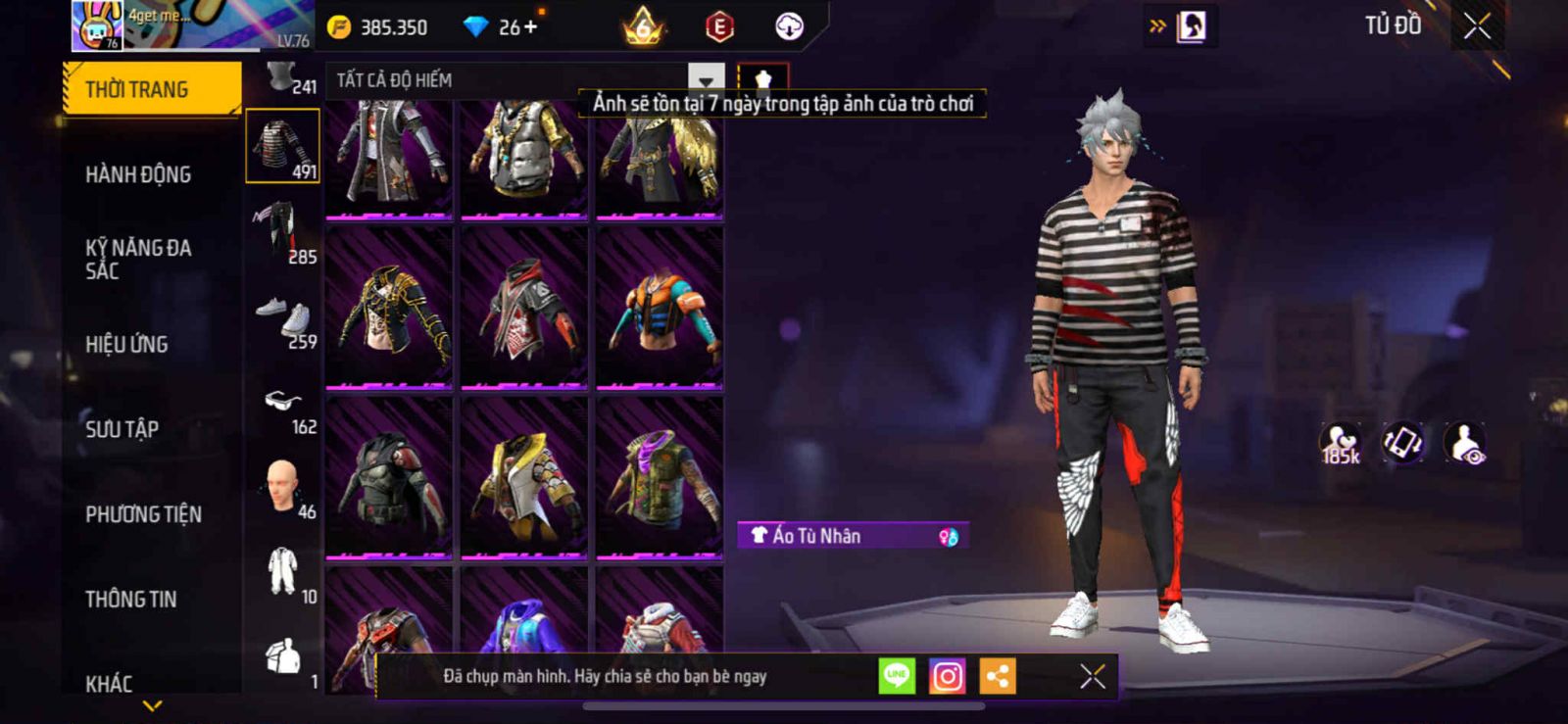
Task: Add diamonds with the plus button
Action: tap(531, 26)
